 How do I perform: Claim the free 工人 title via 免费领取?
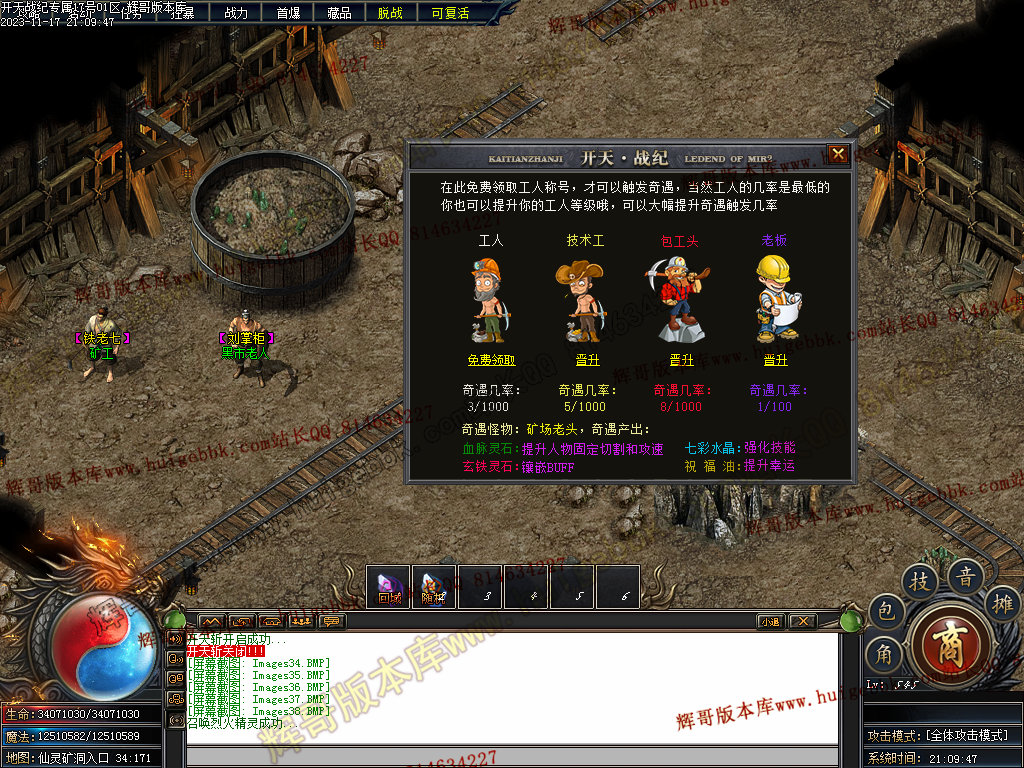point(491,360)
